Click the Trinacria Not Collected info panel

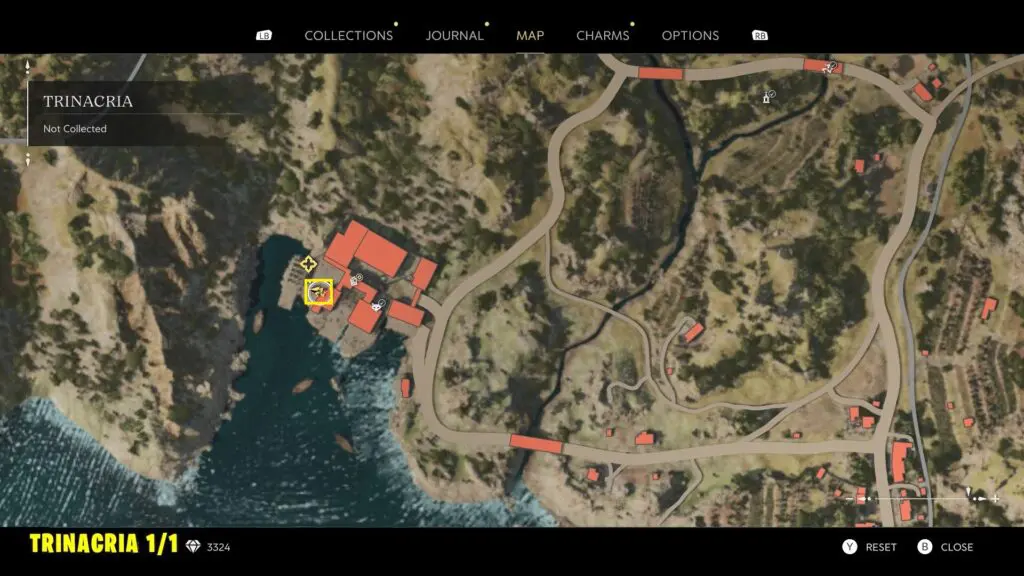point(120,113)
